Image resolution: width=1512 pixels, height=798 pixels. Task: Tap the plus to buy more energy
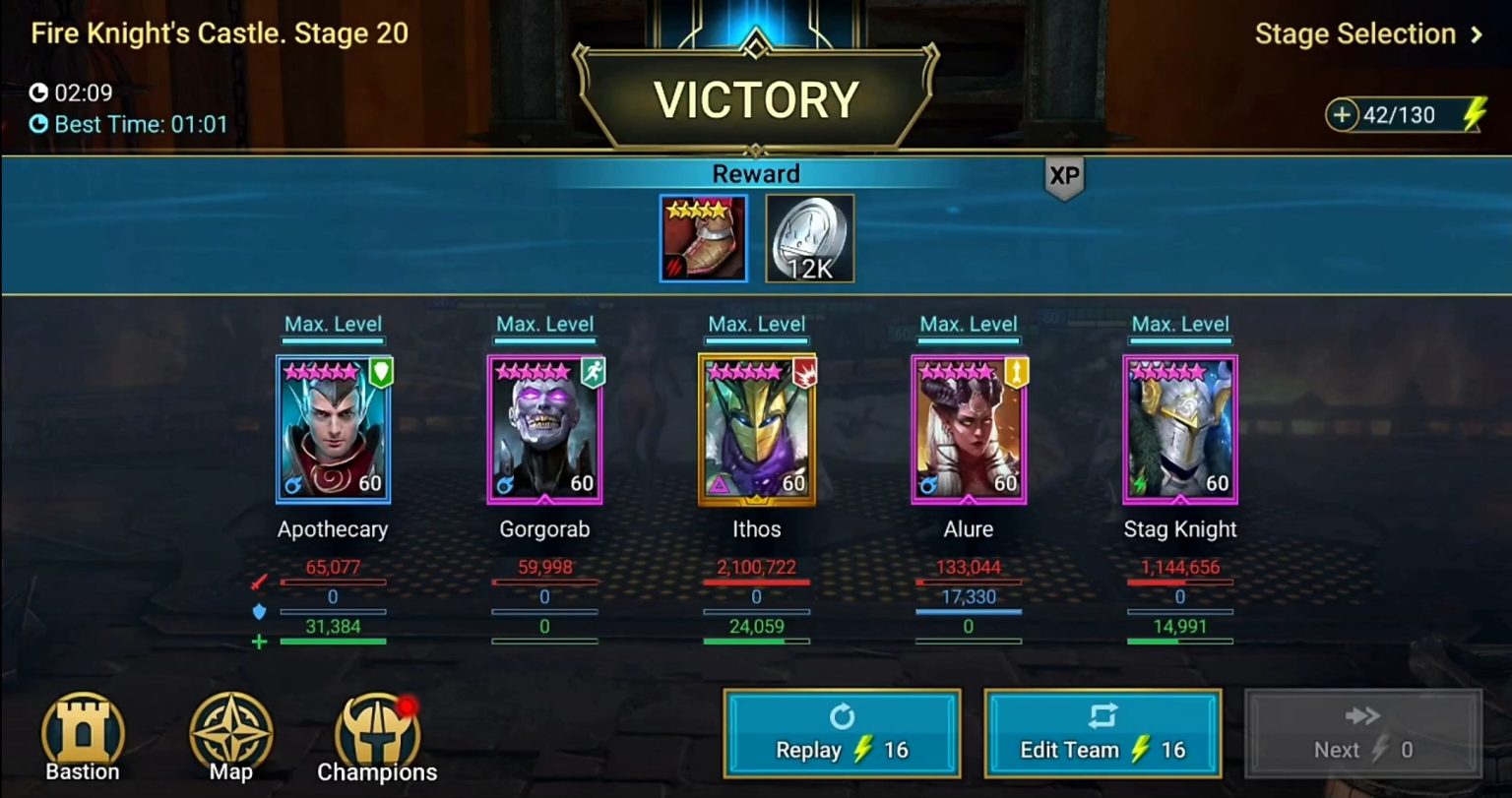coord(1344,115)
